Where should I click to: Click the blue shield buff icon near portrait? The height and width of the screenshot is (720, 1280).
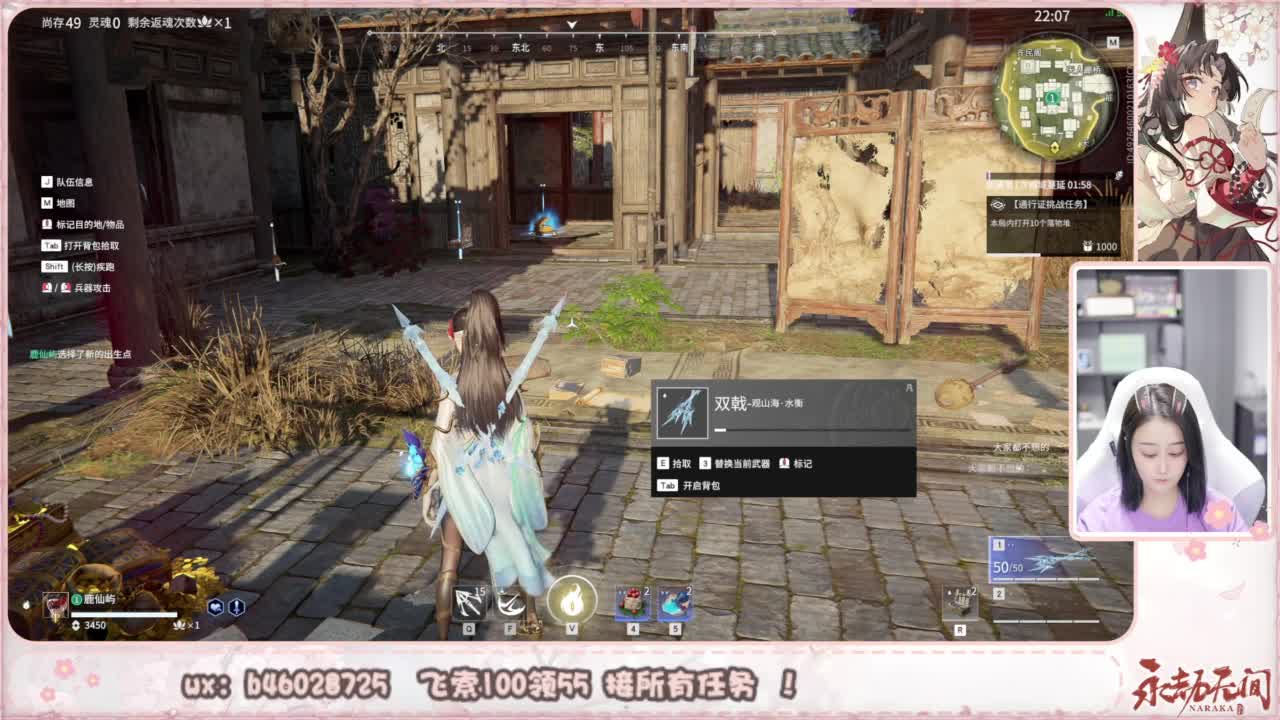point(217,606)
